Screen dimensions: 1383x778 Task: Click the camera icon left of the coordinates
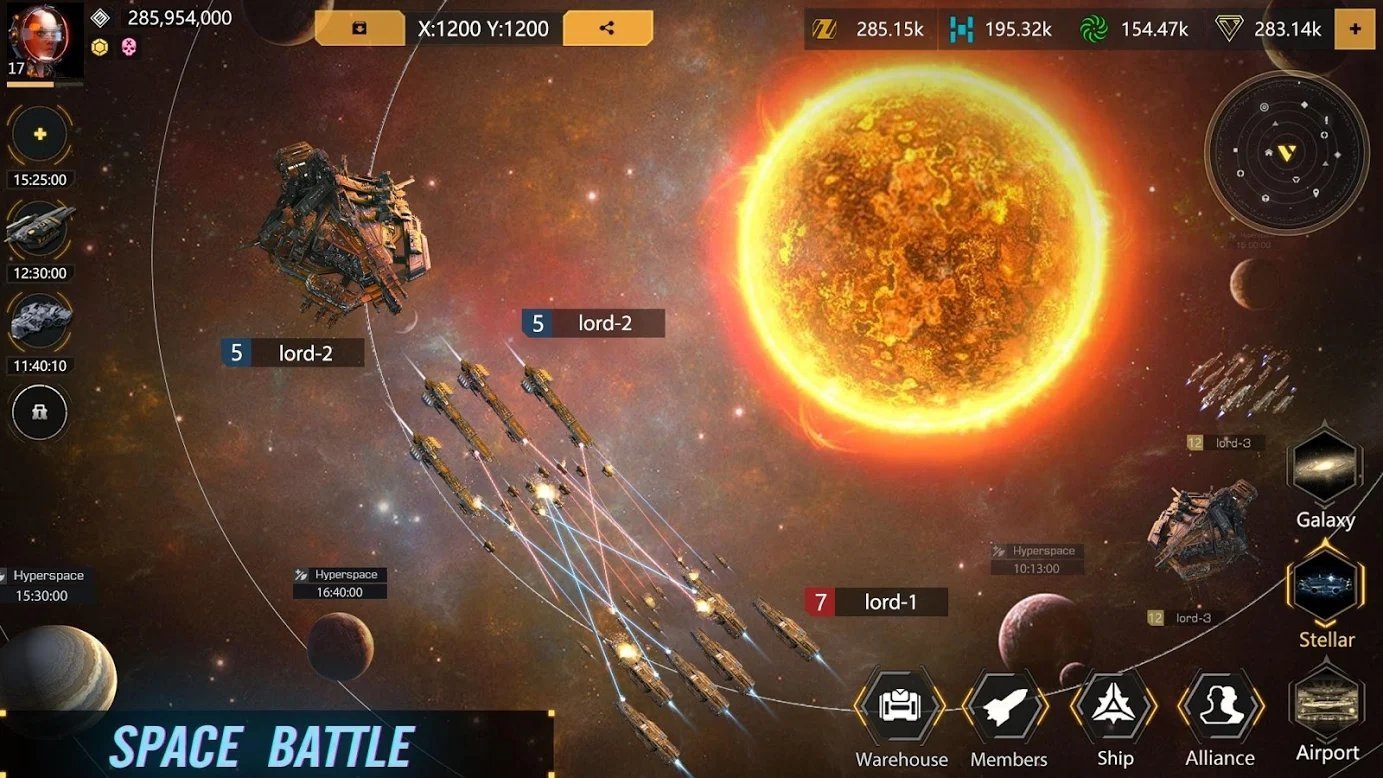(x=361, y=28)
